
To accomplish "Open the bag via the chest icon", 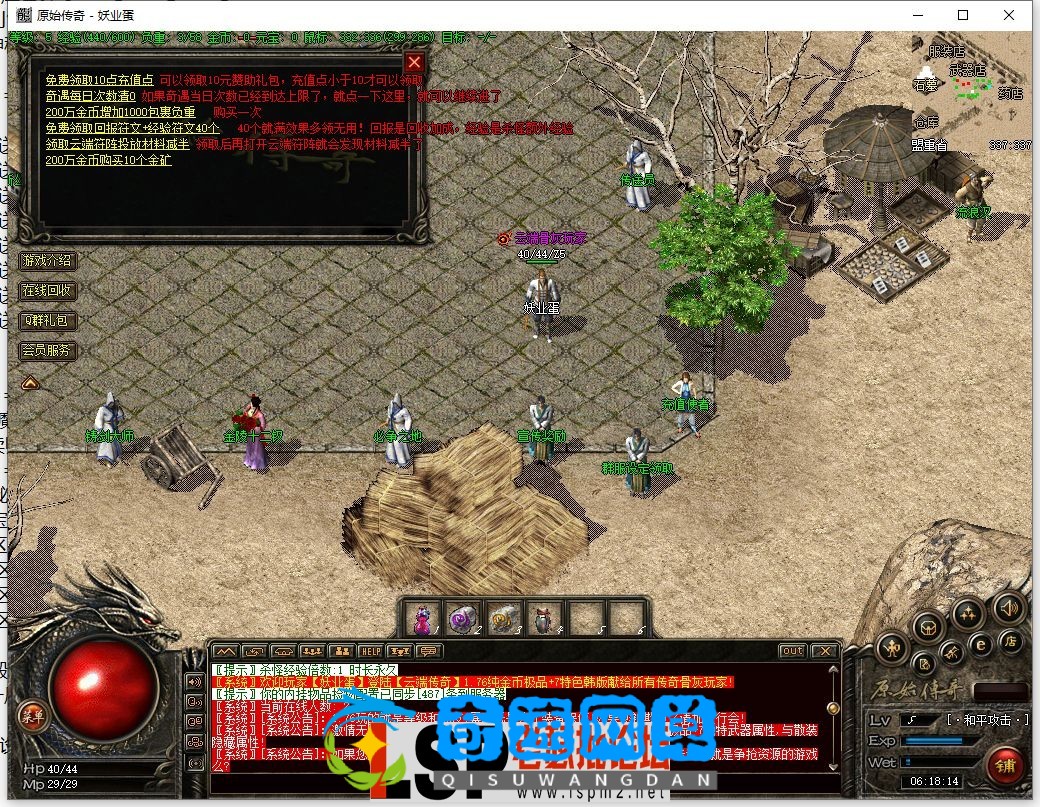I will coord(929,627).
